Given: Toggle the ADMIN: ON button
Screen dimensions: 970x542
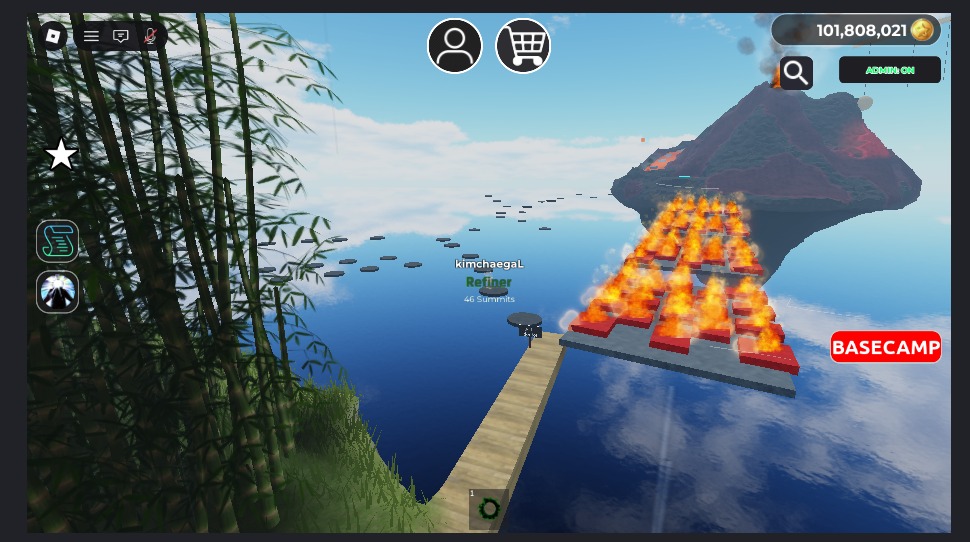Looking at the screenshot, I should coord(889,70).
